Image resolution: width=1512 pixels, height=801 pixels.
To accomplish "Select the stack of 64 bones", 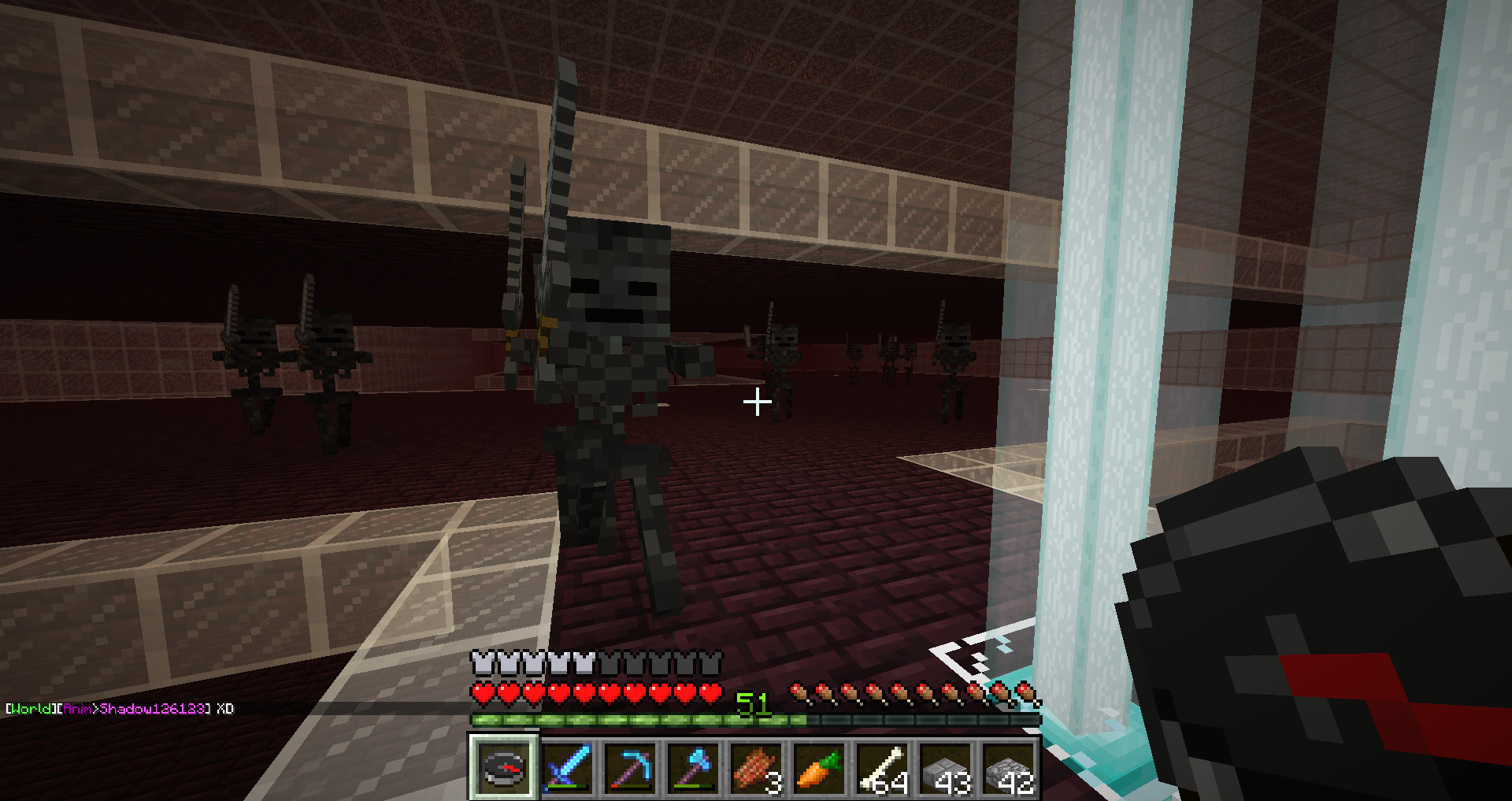I will tap(882, 766).
